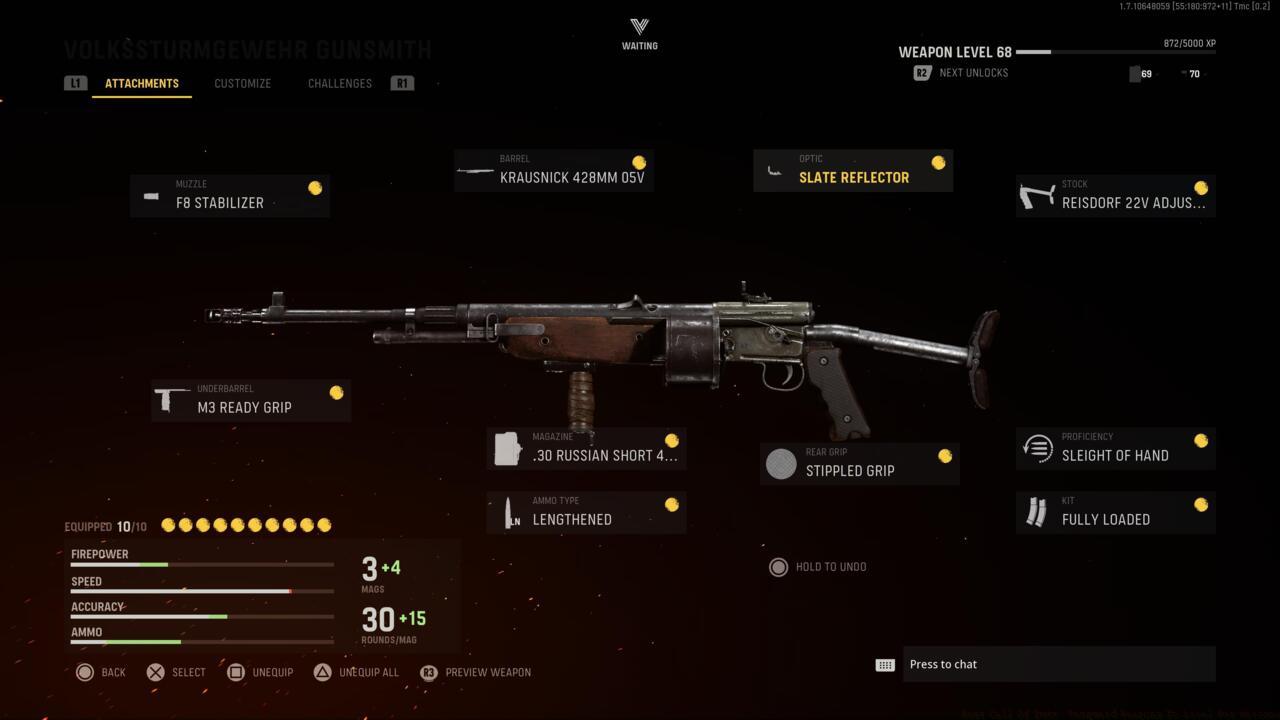Switch to the Customize tab
The image size is (1280, 720).
pos(242,83)
